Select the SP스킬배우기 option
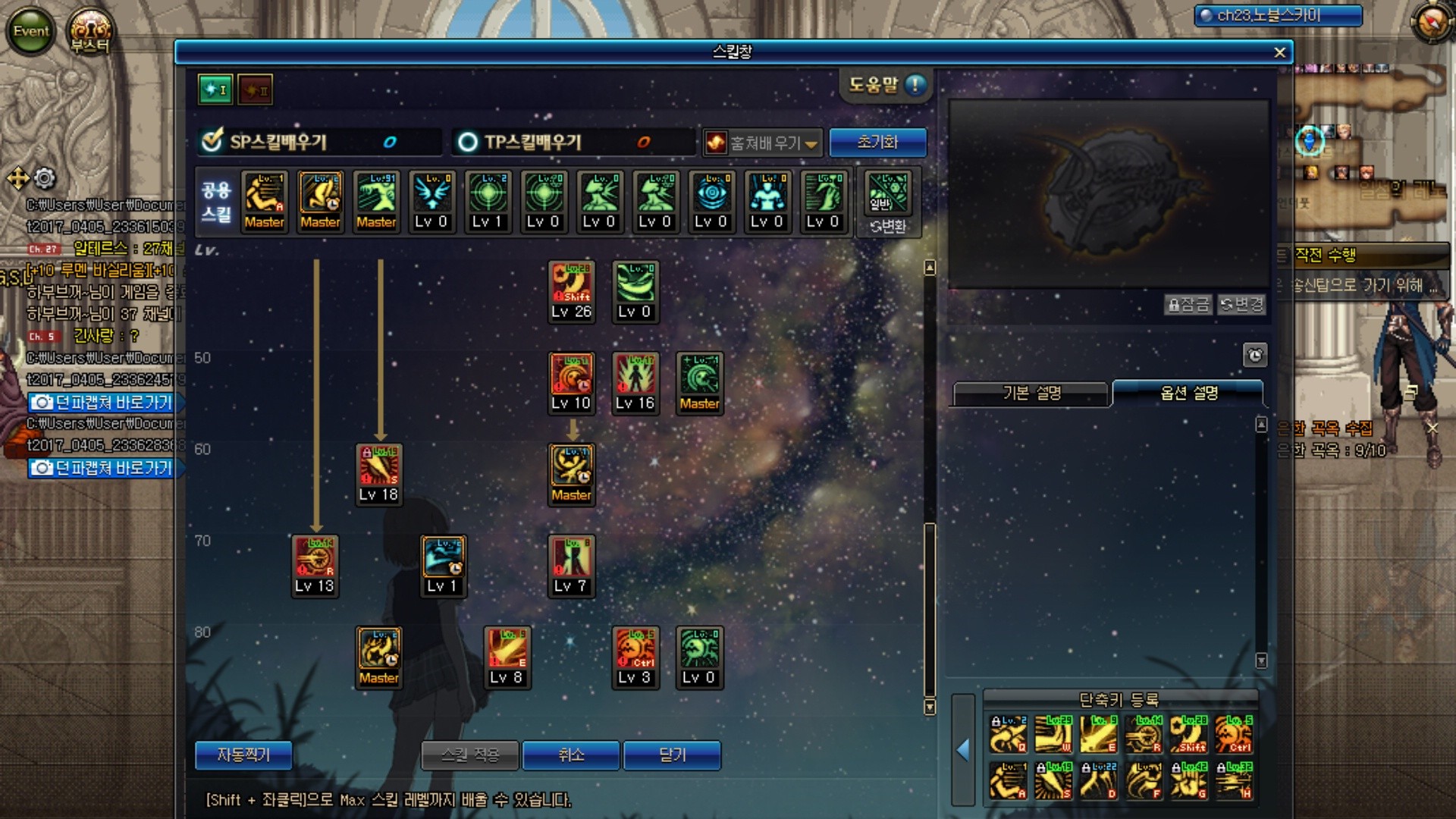This screenshot has height=819, width=1456. pyautogui.click(x=213, y=142)
